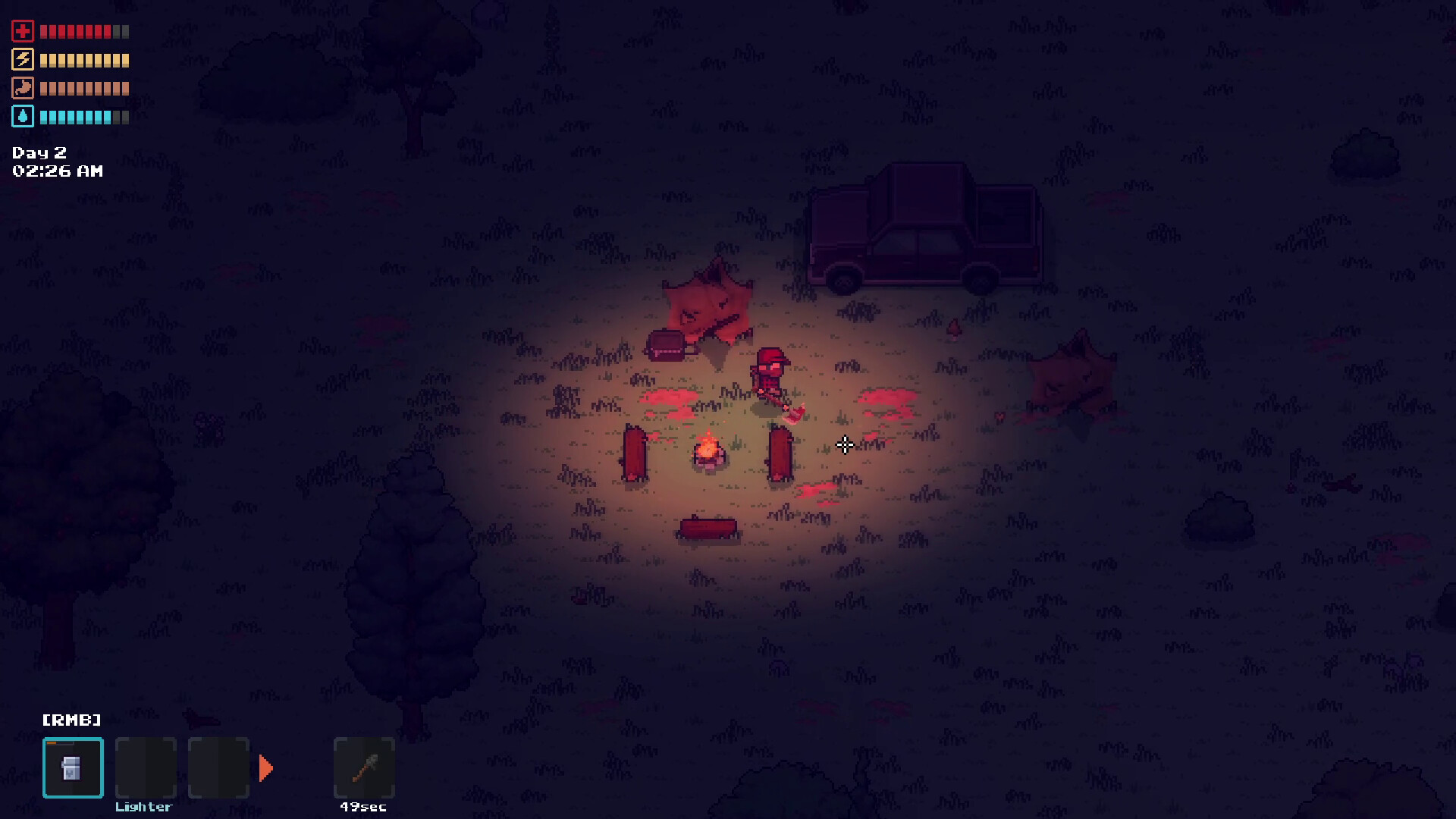
Task: Click the lightning bolt energy icon
Action: (23, 60)
